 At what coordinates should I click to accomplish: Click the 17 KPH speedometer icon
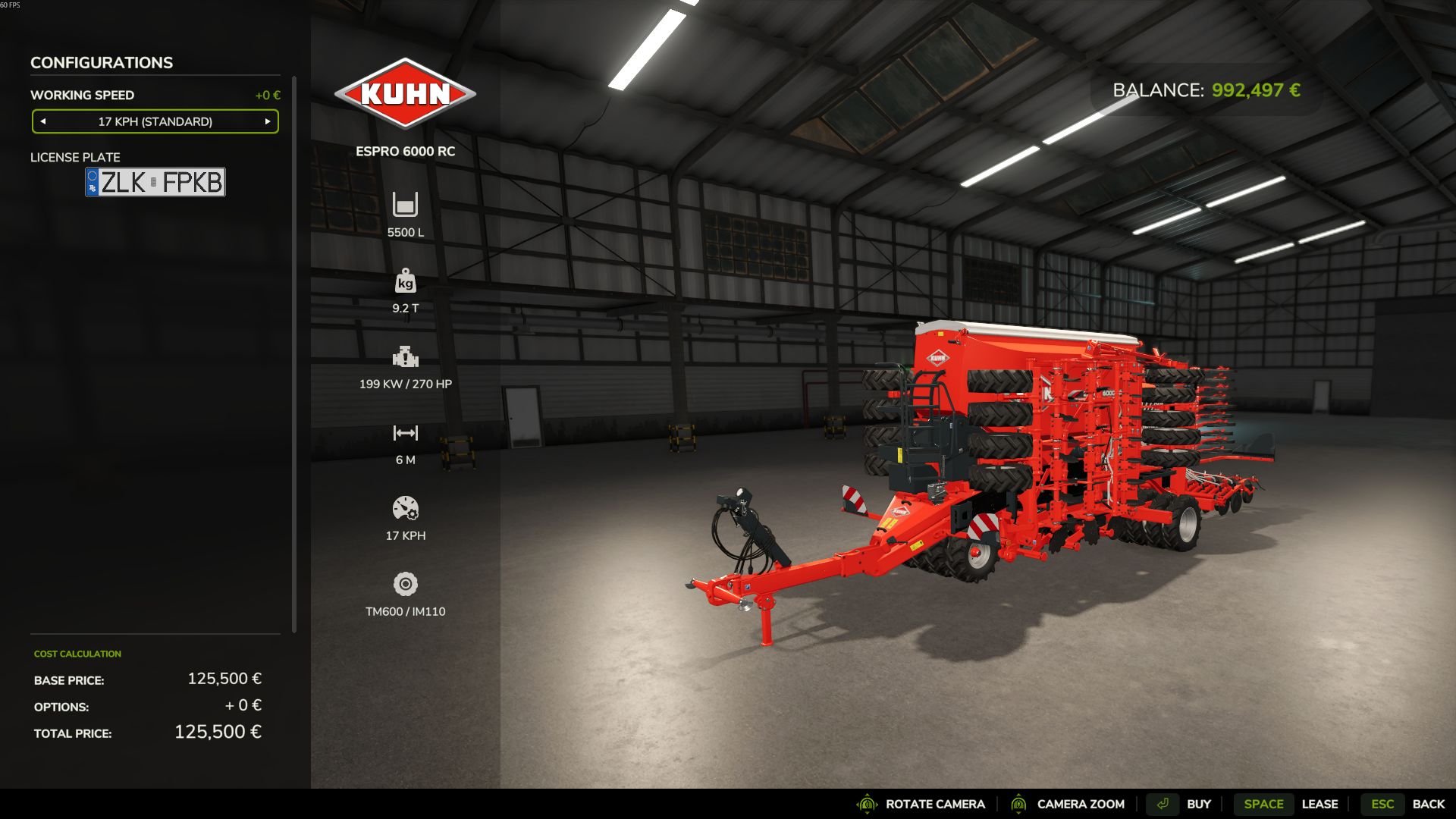(406, 509)
